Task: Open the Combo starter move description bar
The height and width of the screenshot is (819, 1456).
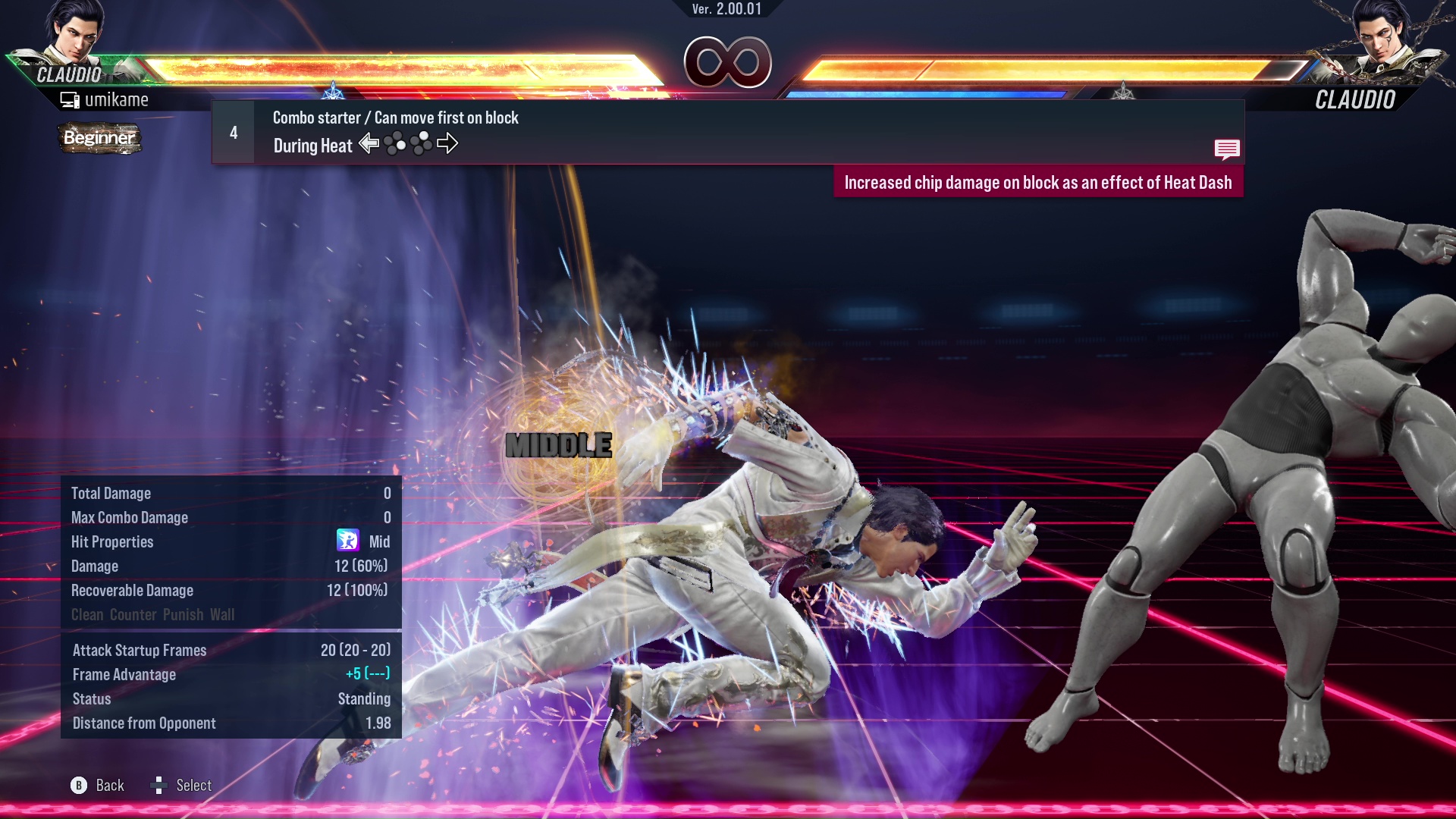Action: (394, 118)
